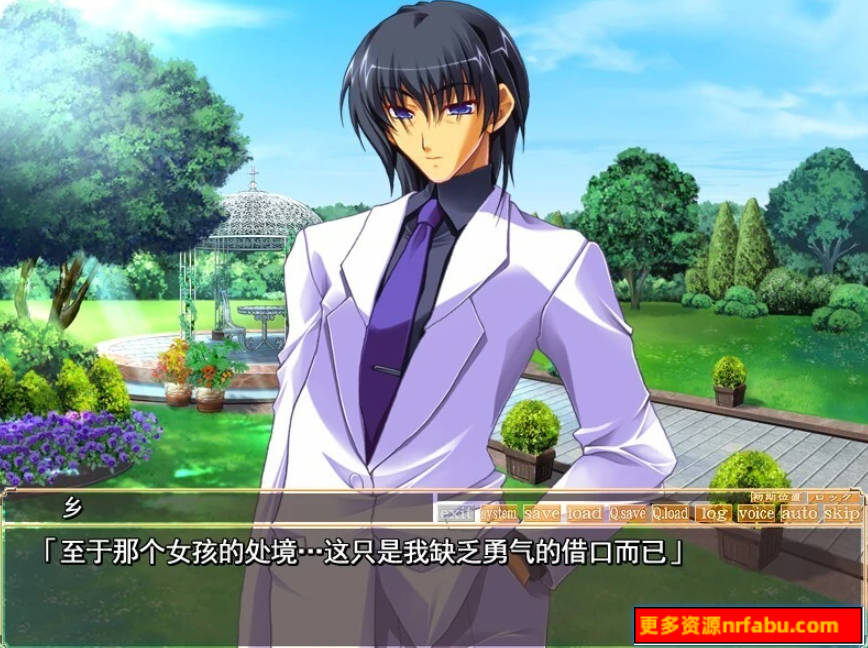868x648 pixels.
Task: Open the system menu
Action: (x=498, y=513)
